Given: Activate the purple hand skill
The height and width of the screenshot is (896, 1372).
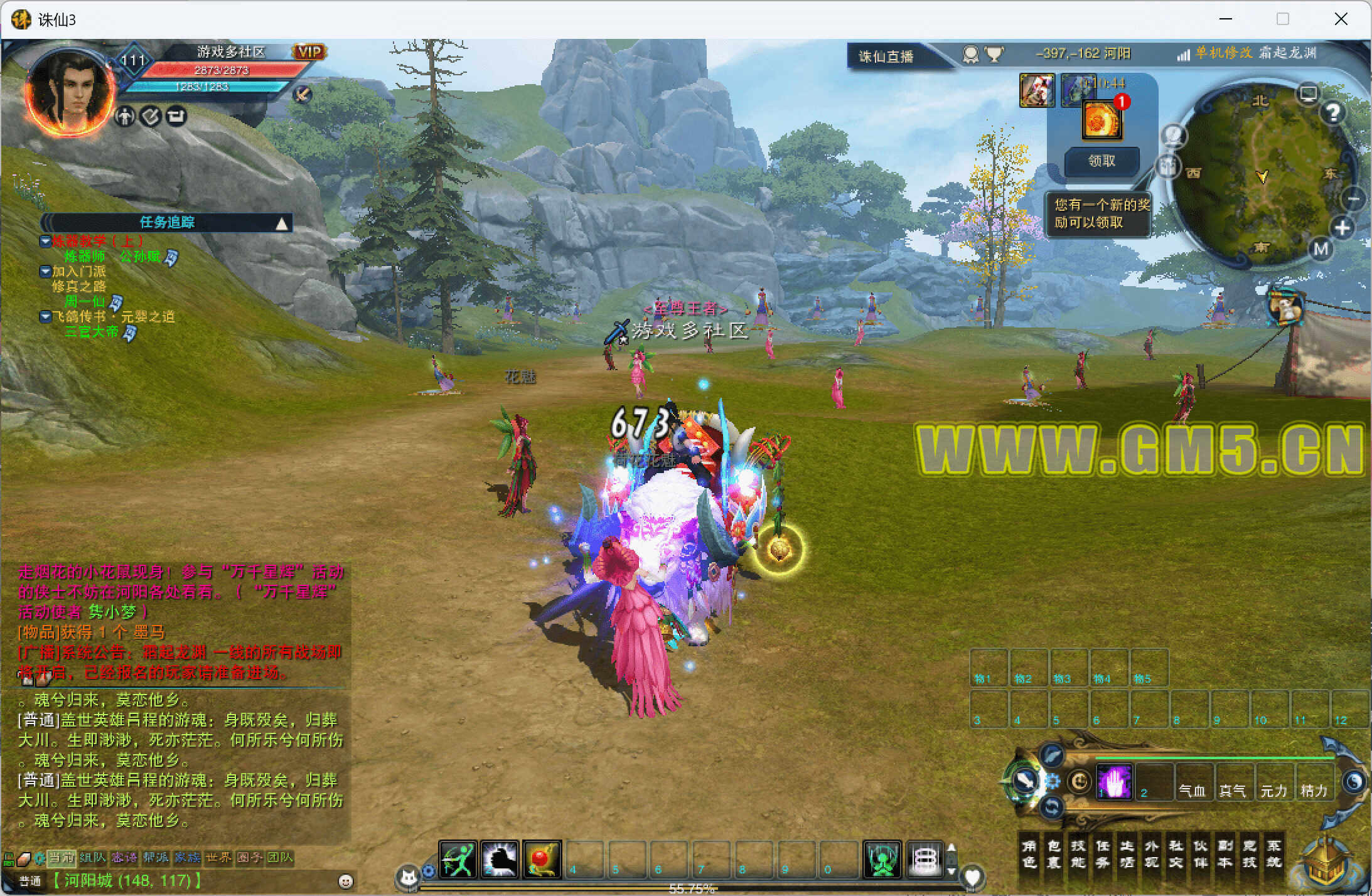Looking at the screenshot, I should click(x=1114, y=782).
